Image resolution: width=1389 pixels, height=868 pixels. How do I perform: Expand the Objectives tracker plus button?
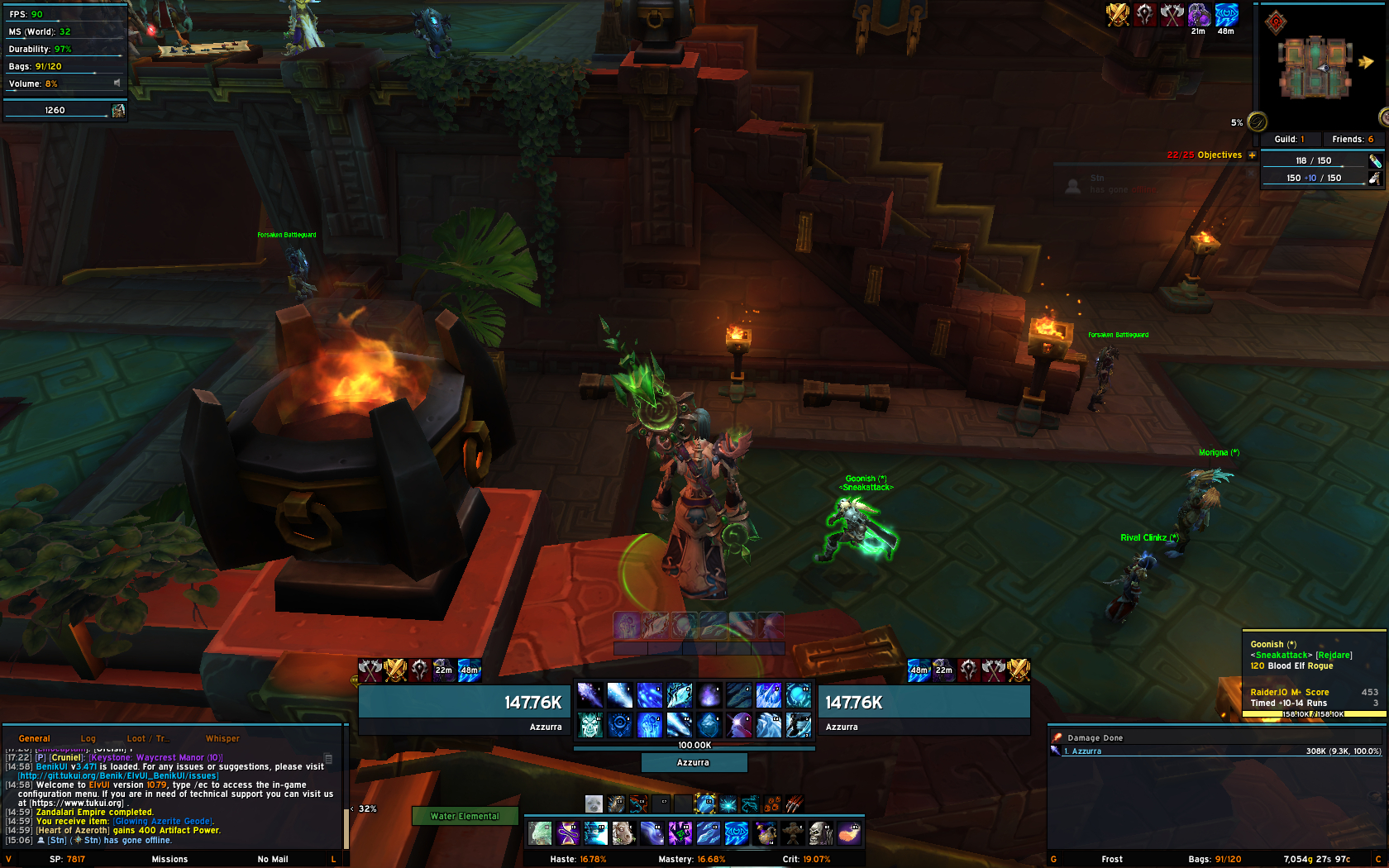[x=1252, y=155]
